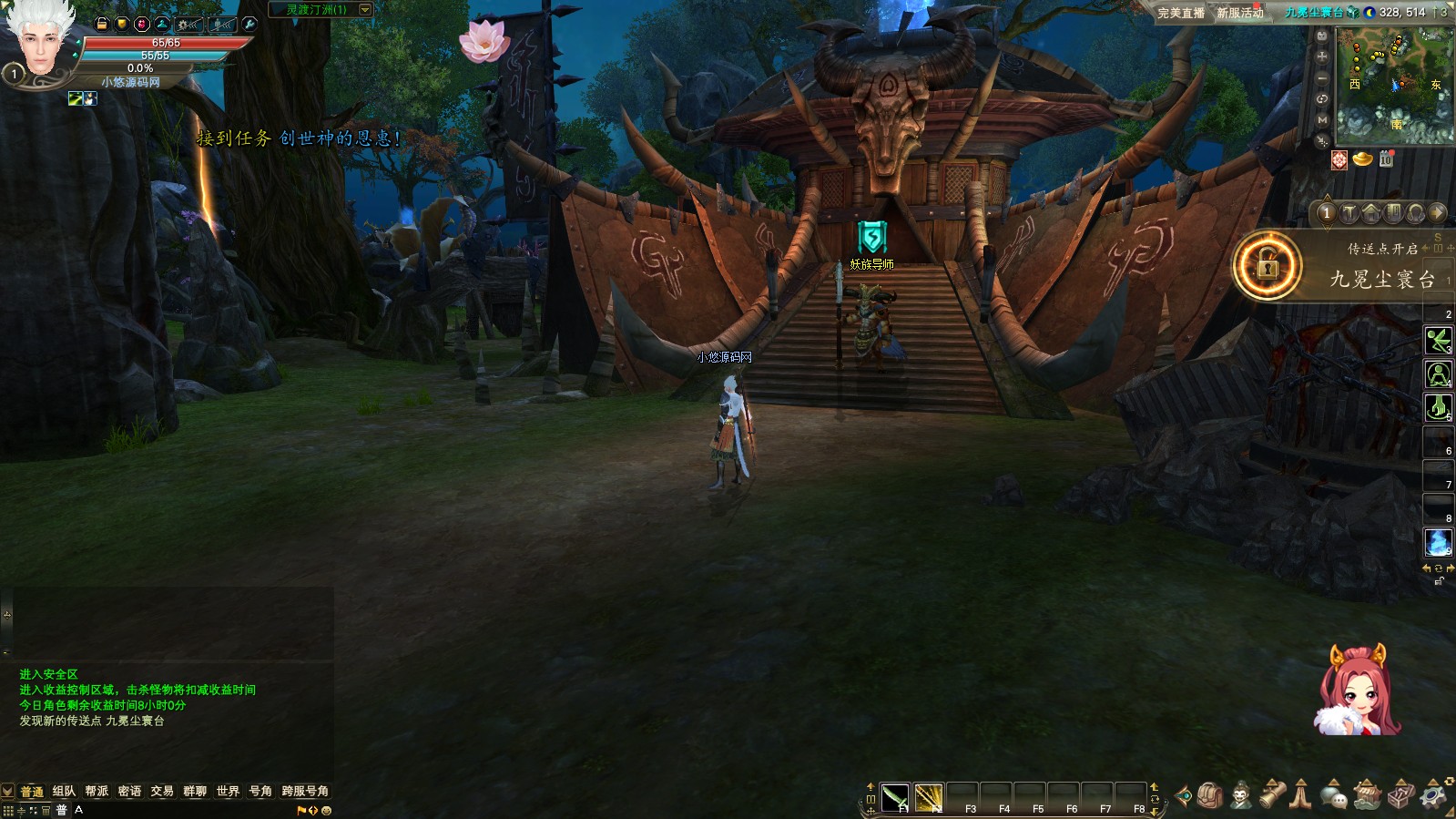Open the 新服活动 server events button
The width and height of the screenshot is (1456, 819).
[x=1240, y=13]
